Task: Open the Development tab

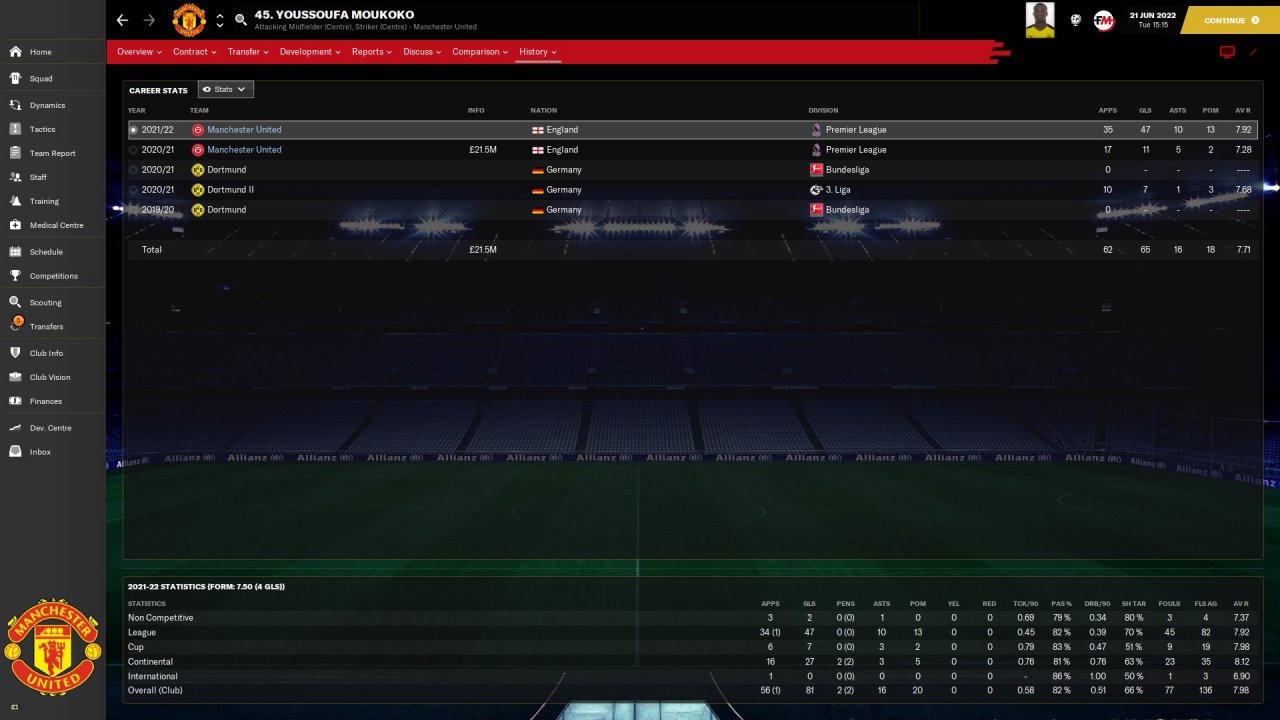Action: point(310,52)
